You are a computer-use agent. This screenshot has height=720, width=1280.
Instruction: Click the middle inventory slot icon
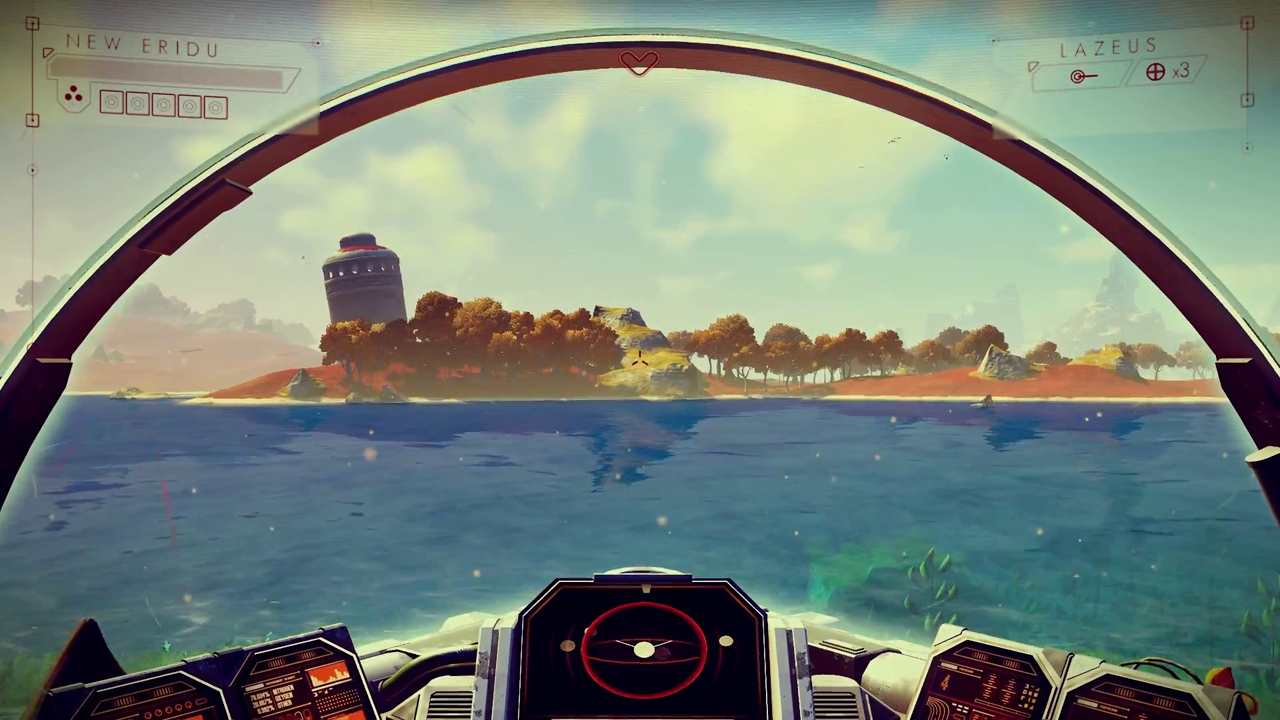point(163,103)
